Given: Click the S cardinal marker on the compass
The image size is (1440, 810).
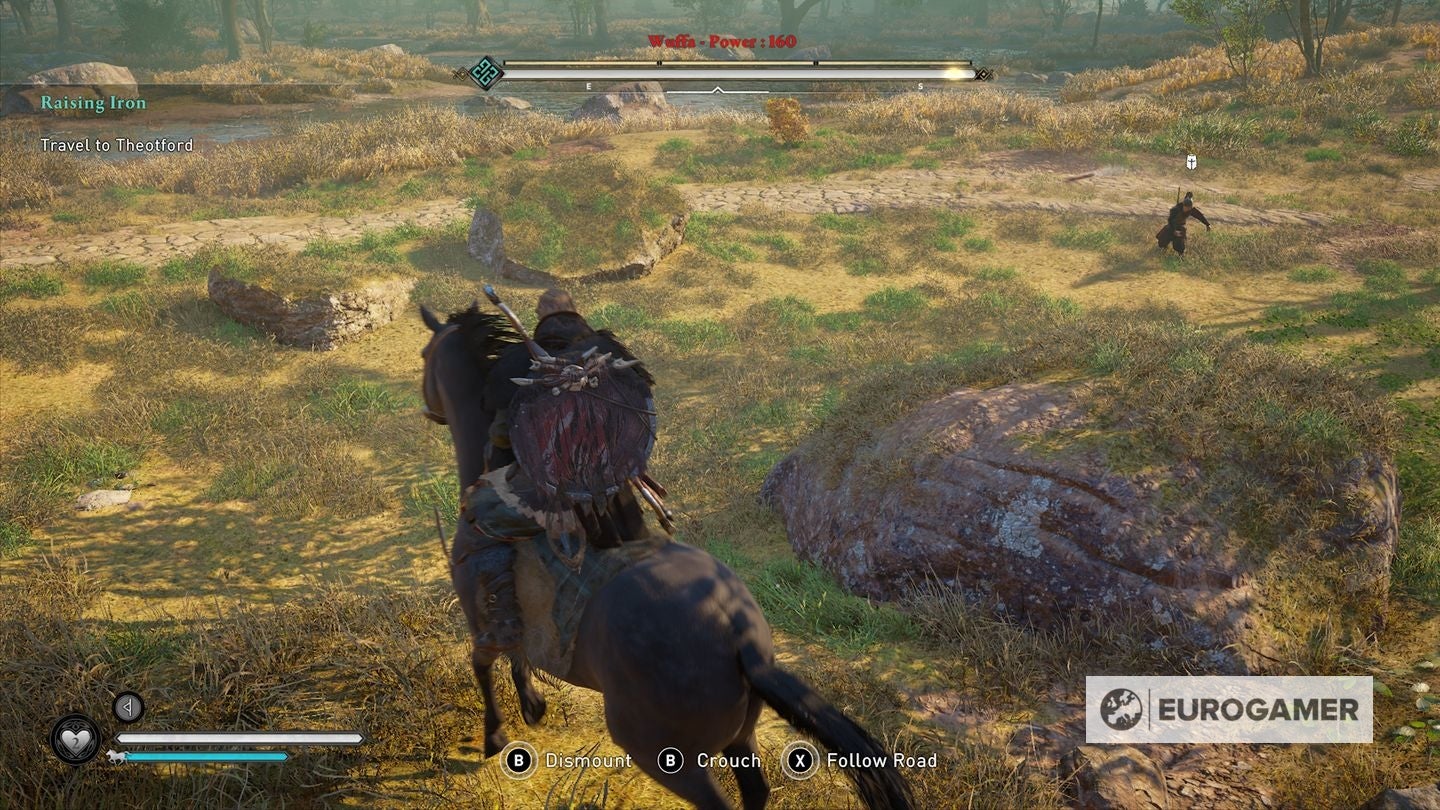Looking at the screenshot, I should (919, 86).
